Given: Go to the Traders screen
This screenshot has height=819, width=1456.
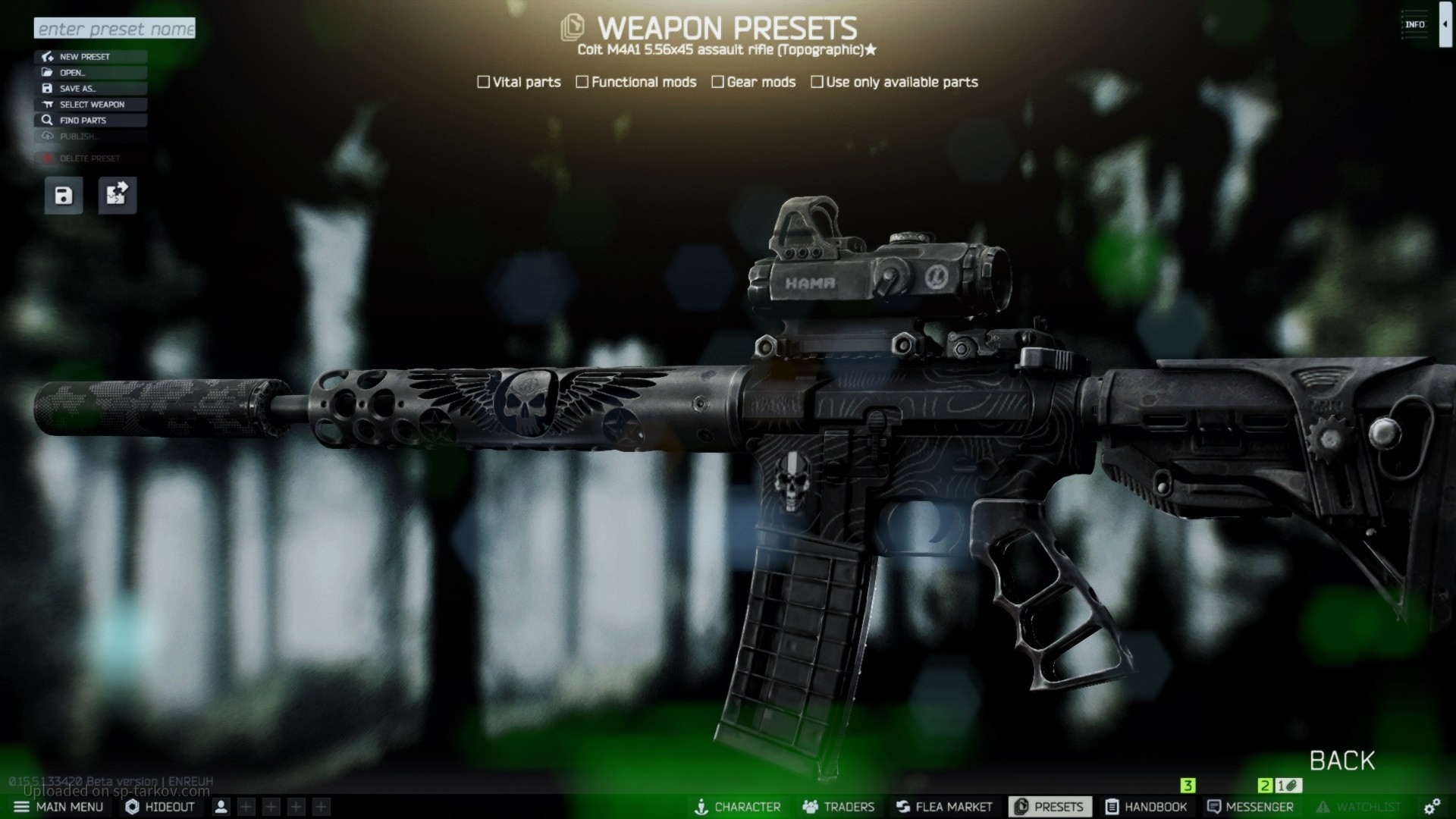Looking at the screenshot, I should 839,807.
